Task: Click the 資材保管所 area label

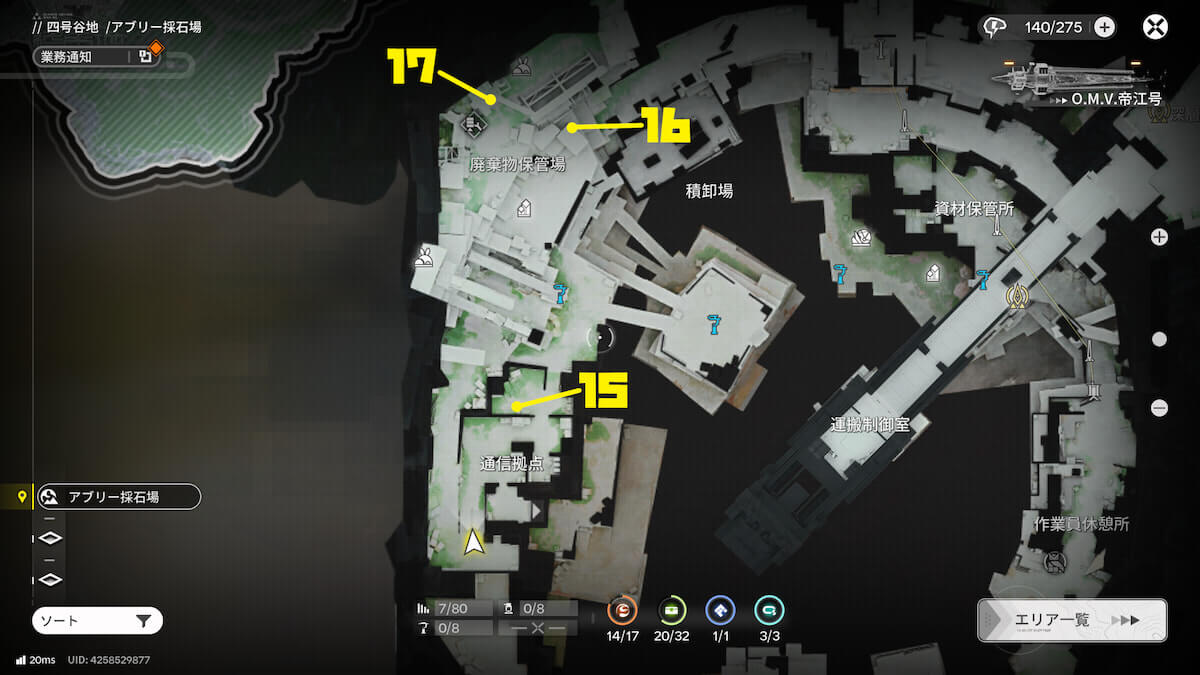Action: click(974, 210)
